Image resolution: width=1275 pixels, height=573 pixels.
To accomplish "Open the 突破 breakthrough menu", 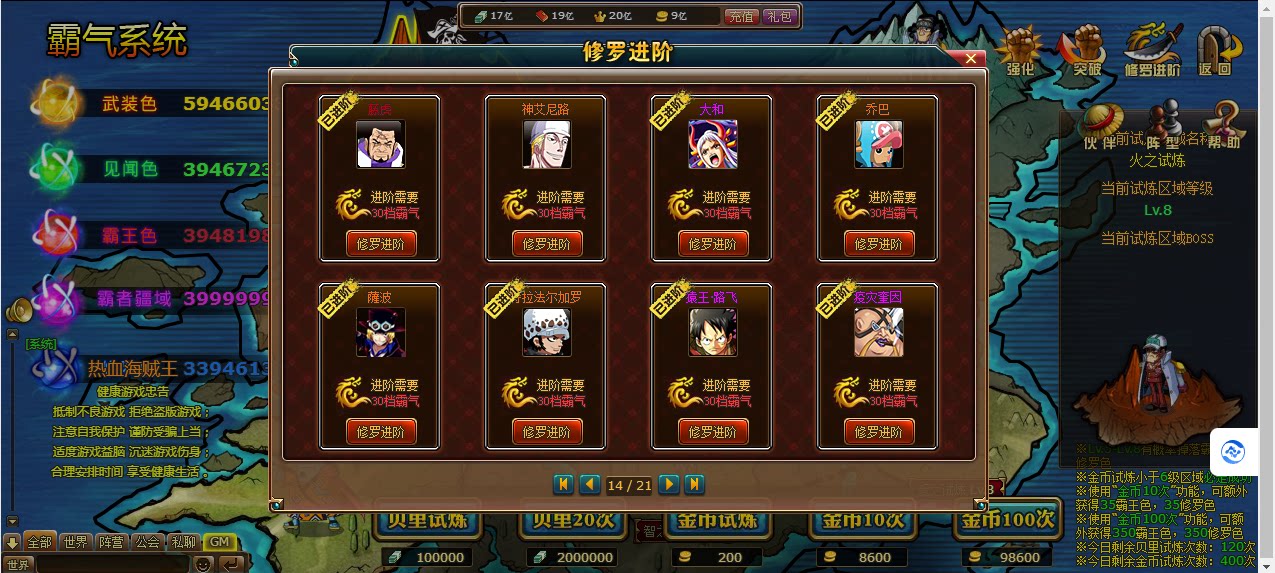I will [x=1086, y=52].
